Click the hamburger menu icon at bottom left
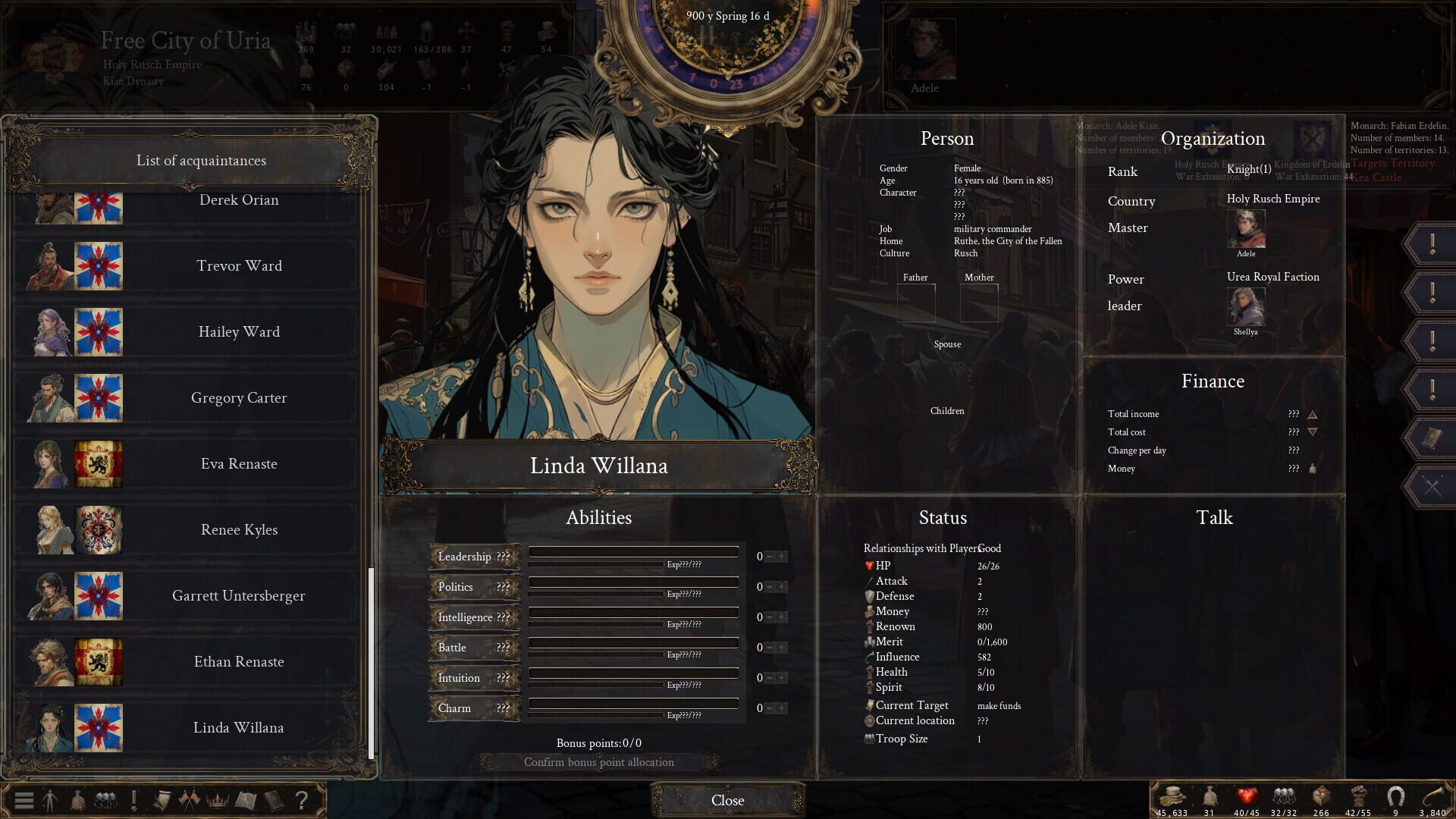 [x=24, y=799]
